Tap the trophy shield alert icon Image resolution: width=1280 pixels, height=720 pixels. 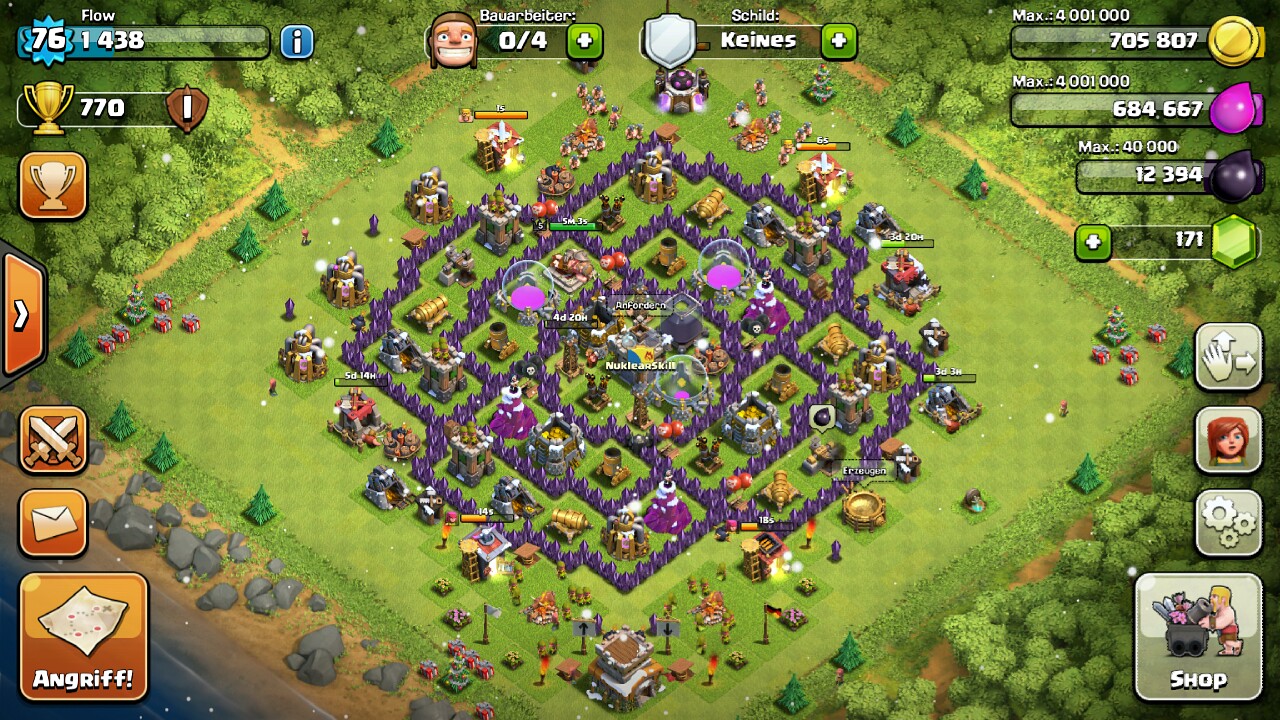click(187, 108)
